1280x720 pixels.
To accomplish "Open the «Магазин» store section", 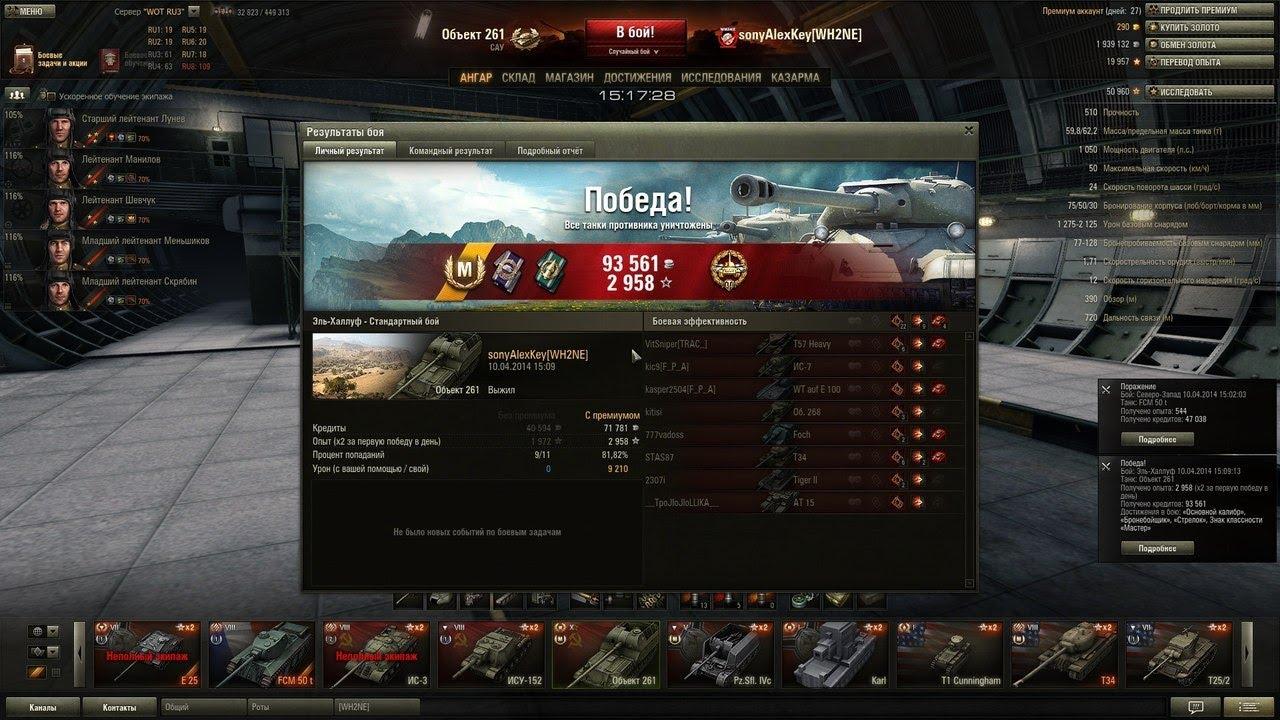I will tap(569, 77).
